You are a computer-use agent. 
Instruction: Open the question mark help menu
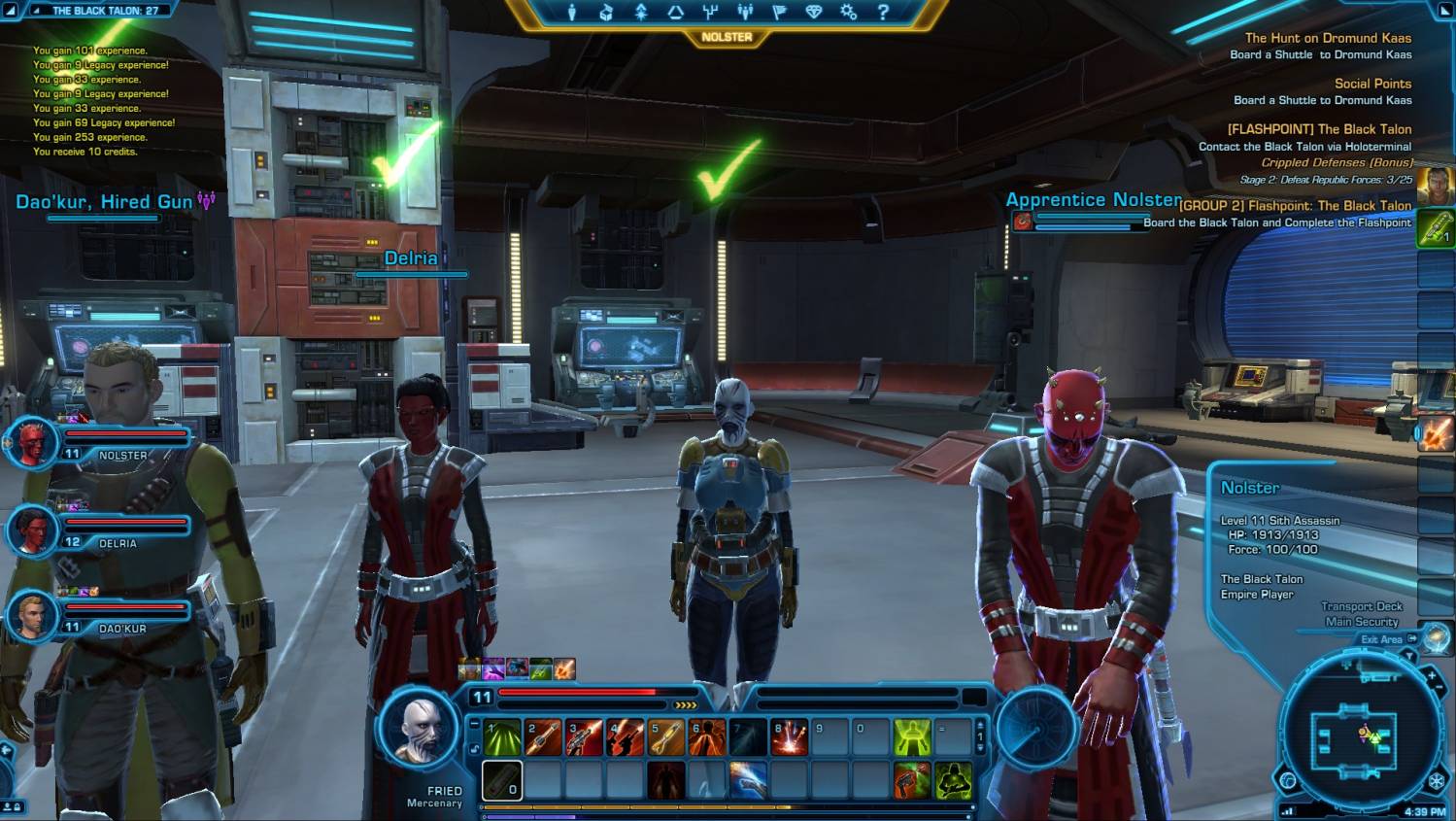click(883, 12)
